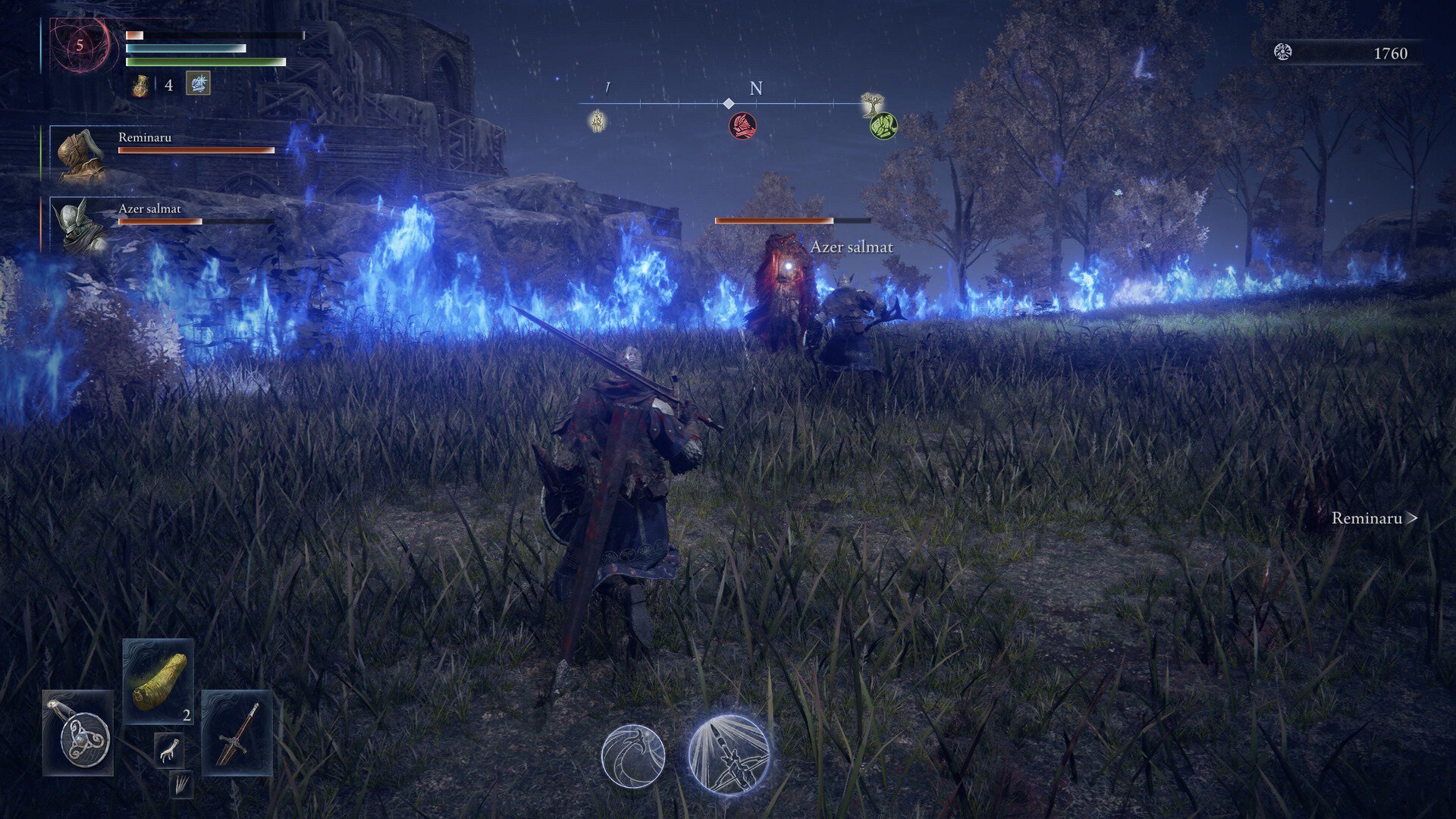Select the round shield equipment slot
This screenshot has width=1456, height=819.
pyautogui.click(x=78, y=733)
